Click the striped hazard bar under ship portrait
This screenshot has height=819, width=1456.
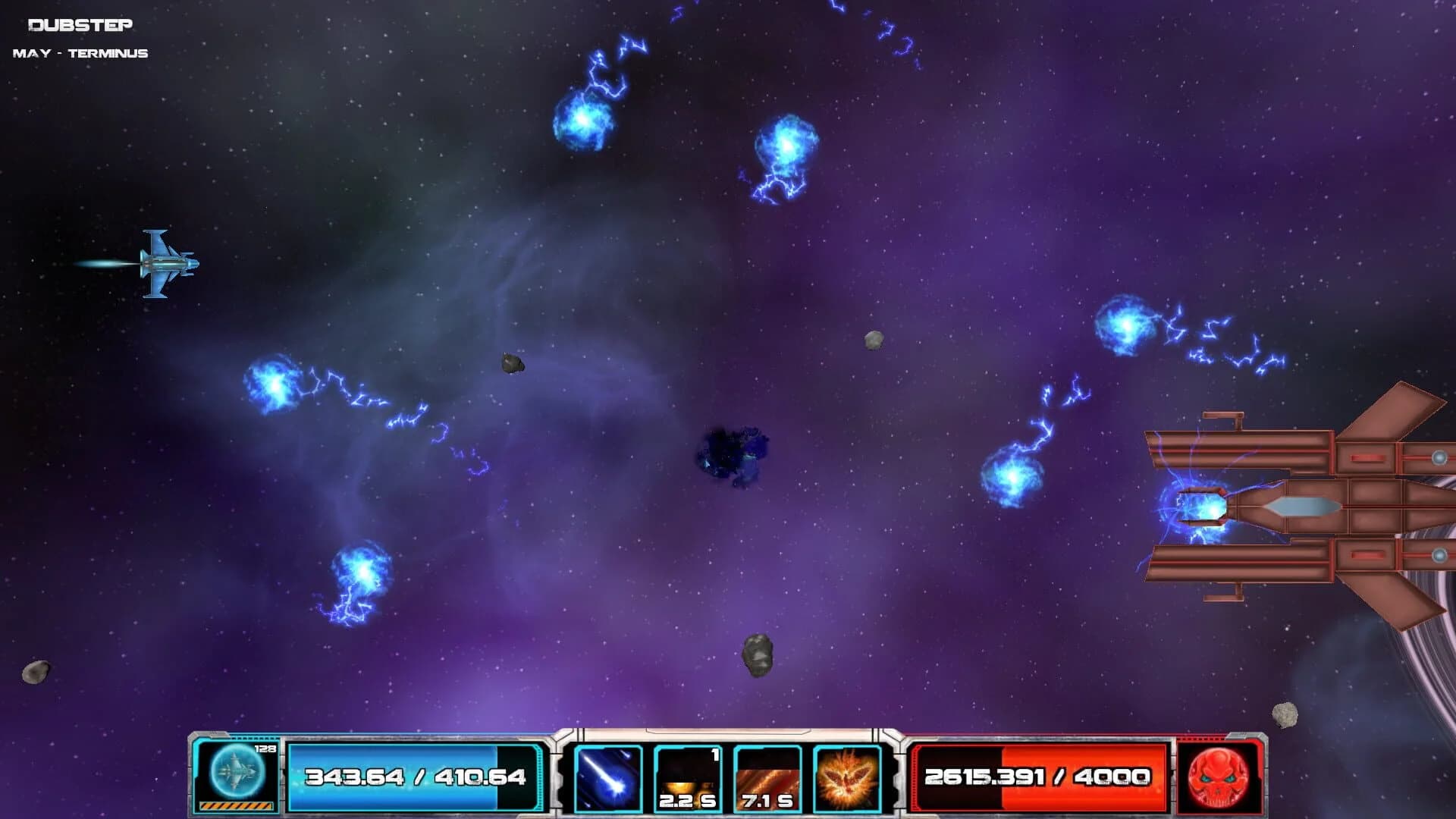pyautogui.click(x=237, y=805)
